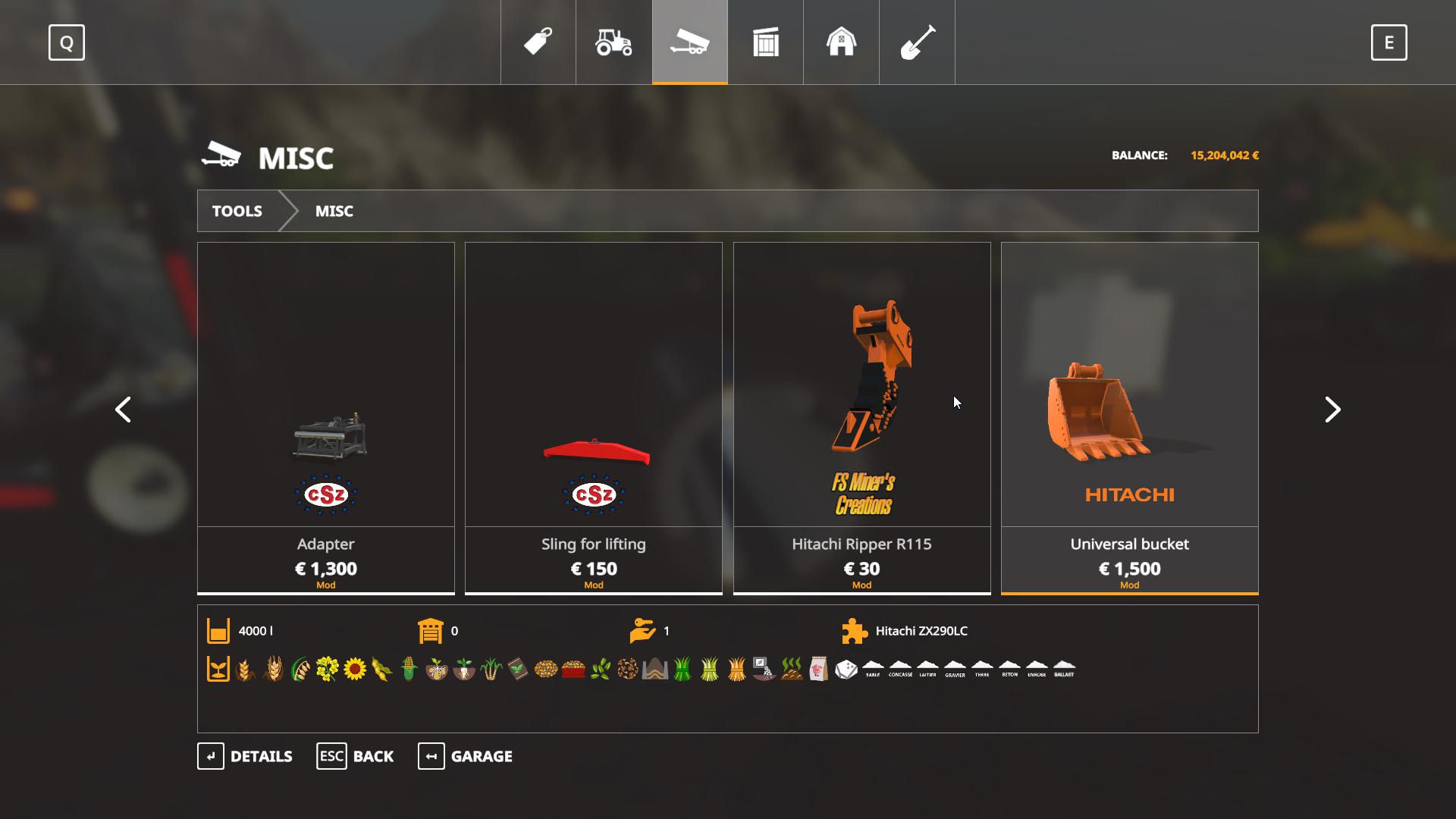The height and width of the screenshot is (819, 1456).
Task: Open the shovel landscaping tab
Action: tap(917, 42)
